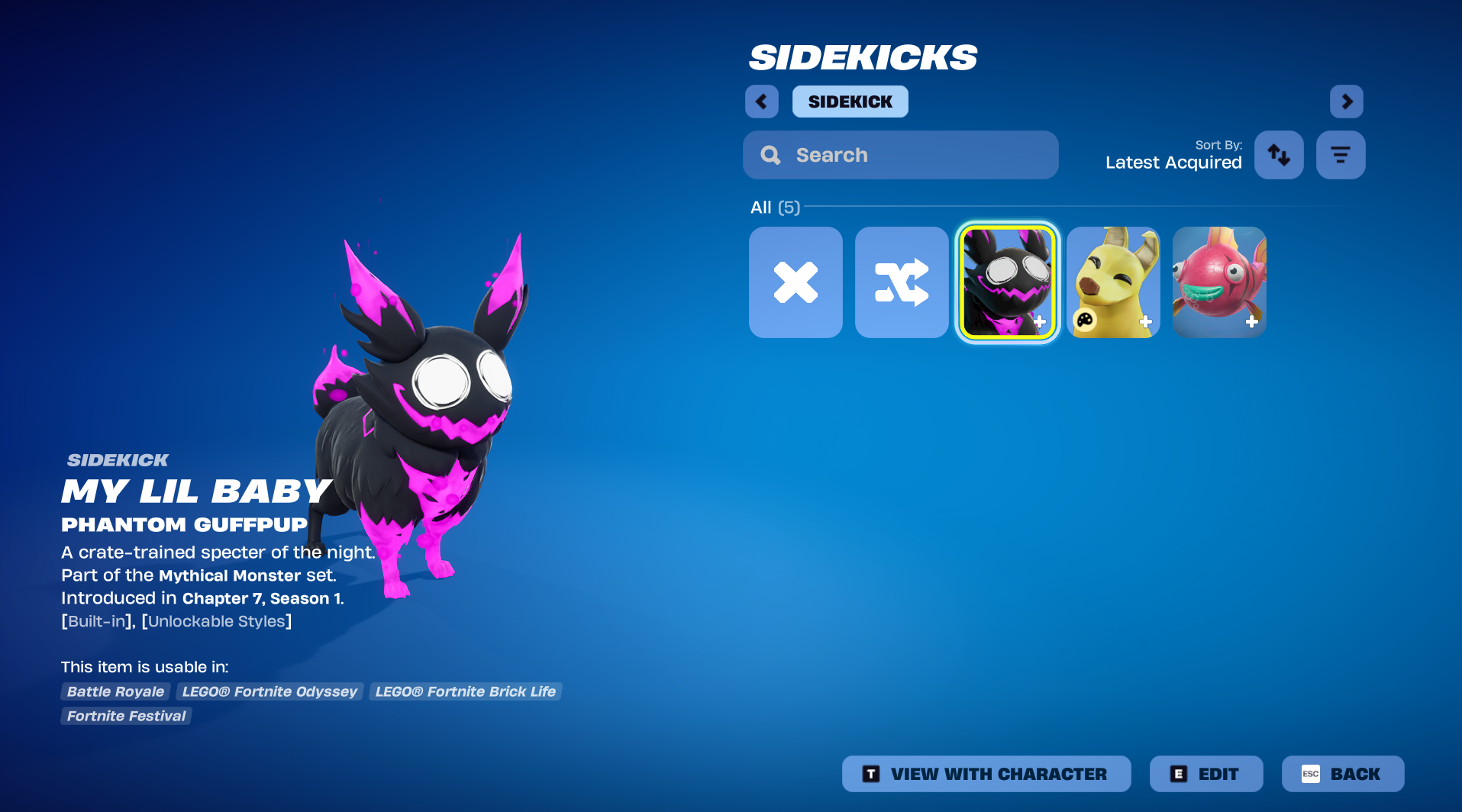Image resolution: width=1462 pixels, height=812 pixels.
Task: Pick the yellow dog sidekick tile
Action: [1113, 282]
